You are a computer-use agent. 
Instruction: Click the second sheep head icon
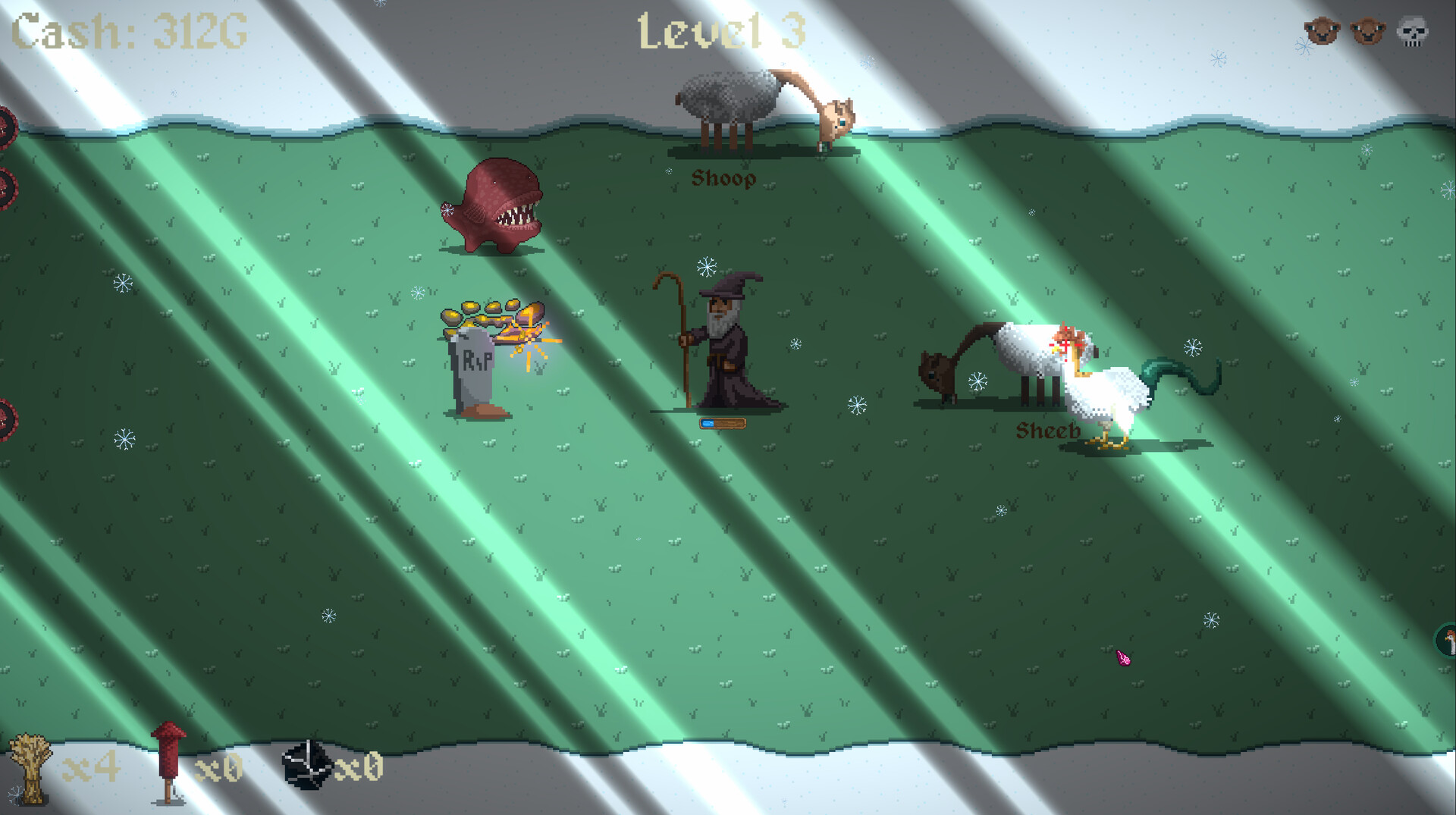(x=1370, y=30)
